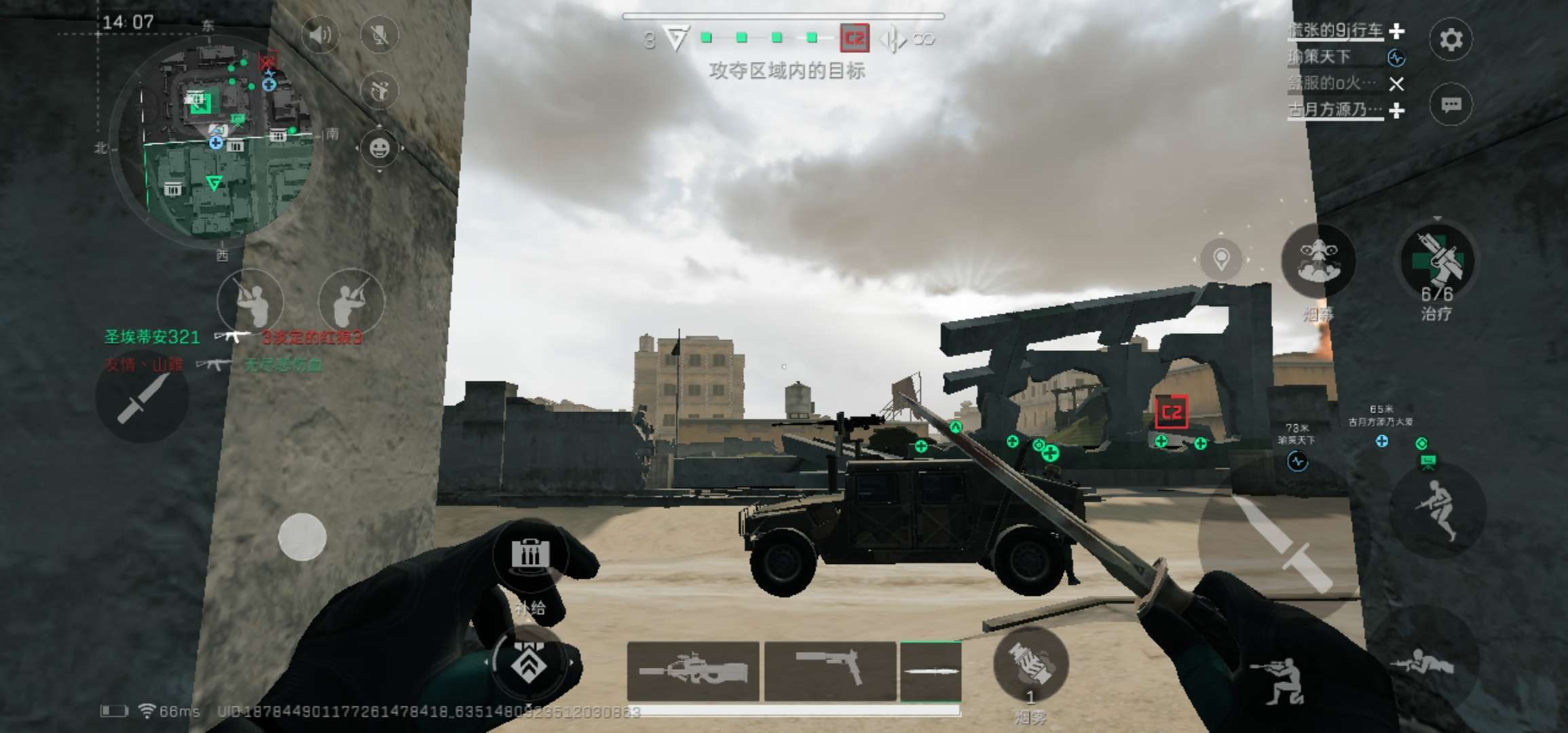Open the rank chevron upgrade button
The width and height of the screenshot is (1568, 733).
529,663
